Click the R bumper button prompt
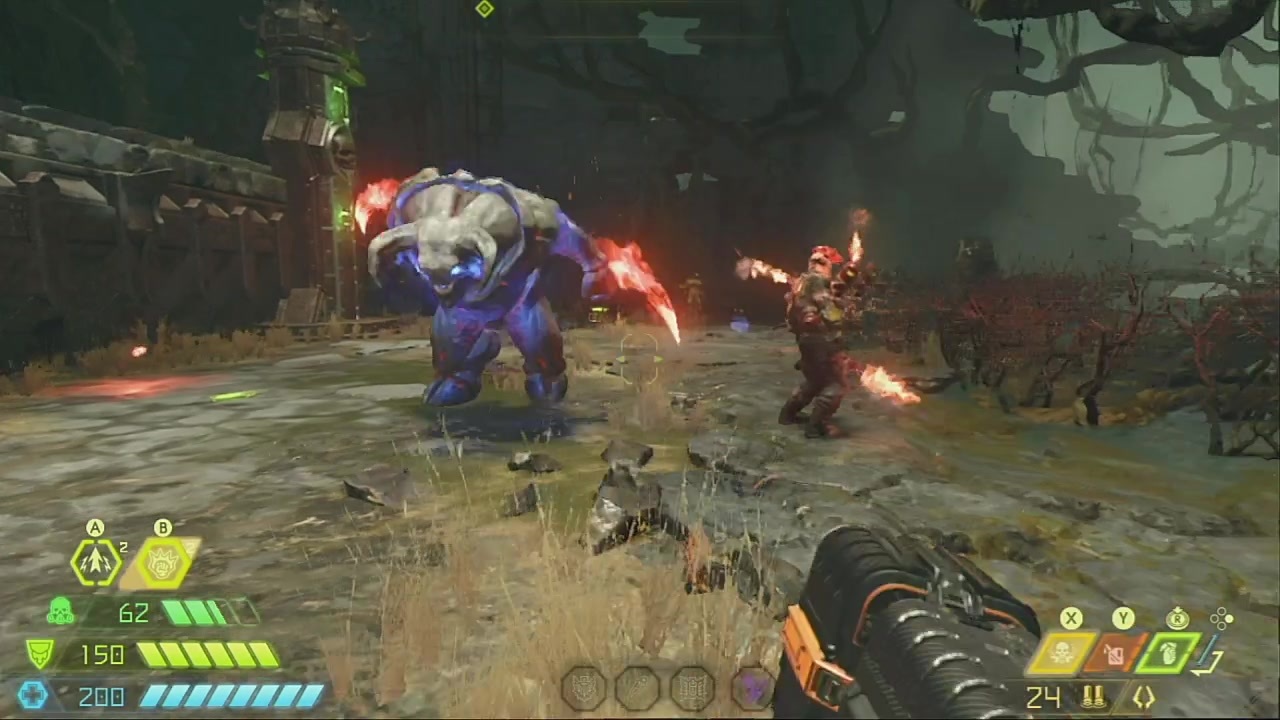The width and height of the screenshot is (1280, 720). (1177, 618)
